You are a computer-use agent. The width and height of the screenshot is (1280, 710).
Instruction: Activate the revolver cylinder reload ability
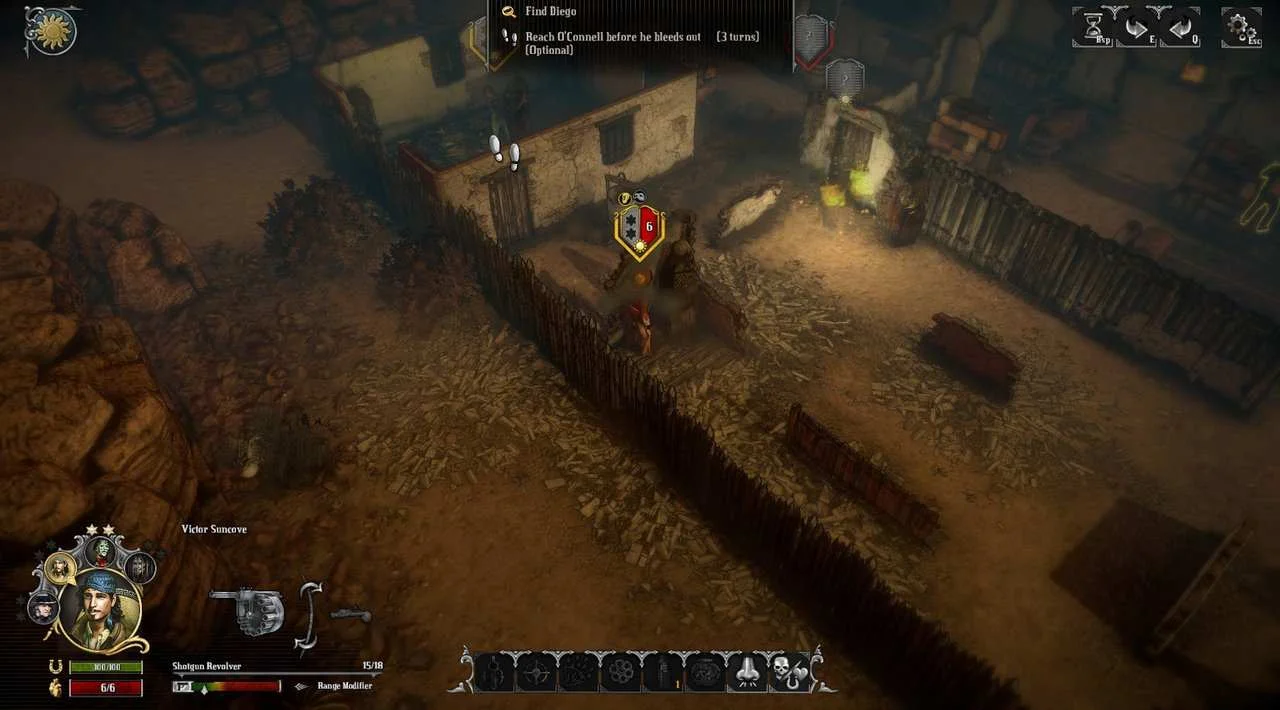click(x=620, y=671)
